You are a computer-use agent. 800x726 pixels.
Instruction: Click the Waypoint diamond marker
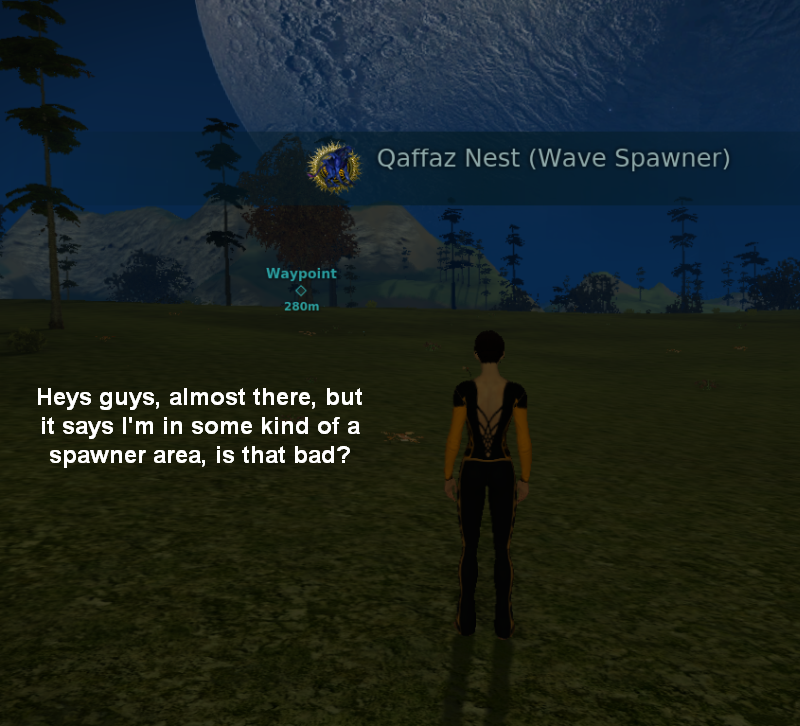(301, 290)
